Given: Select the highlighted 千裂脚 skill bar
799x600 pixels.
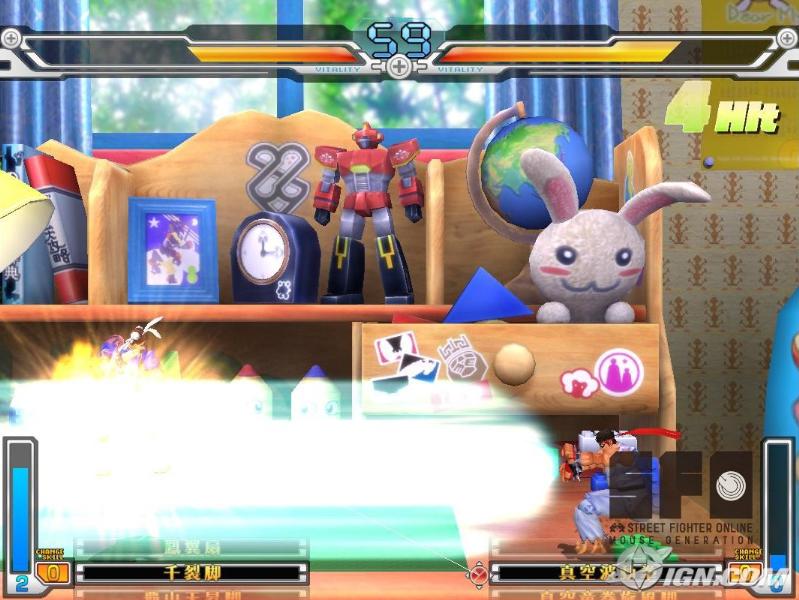Looking at the screenshot, I should coord(190,573).
